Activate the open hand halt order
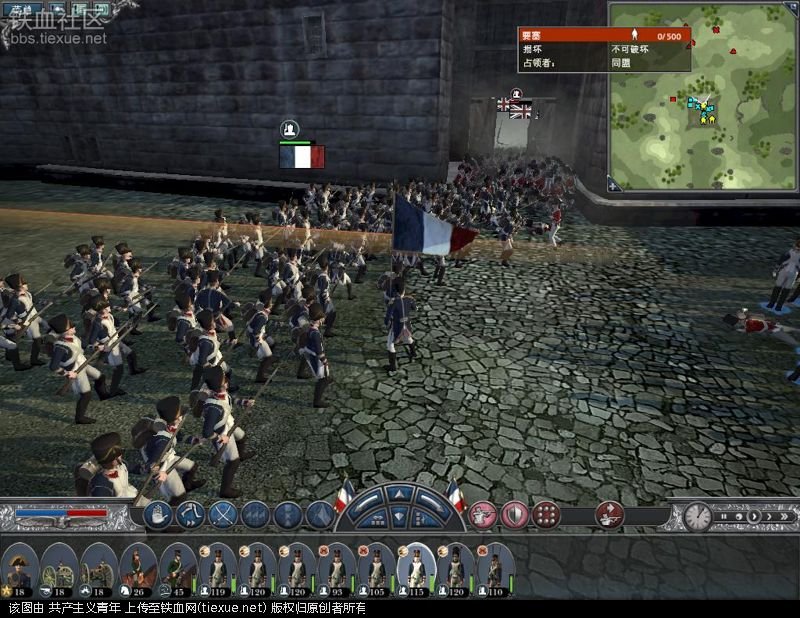Screen dimensions: 800x618 pyautogui.click(x=158, y=515)
